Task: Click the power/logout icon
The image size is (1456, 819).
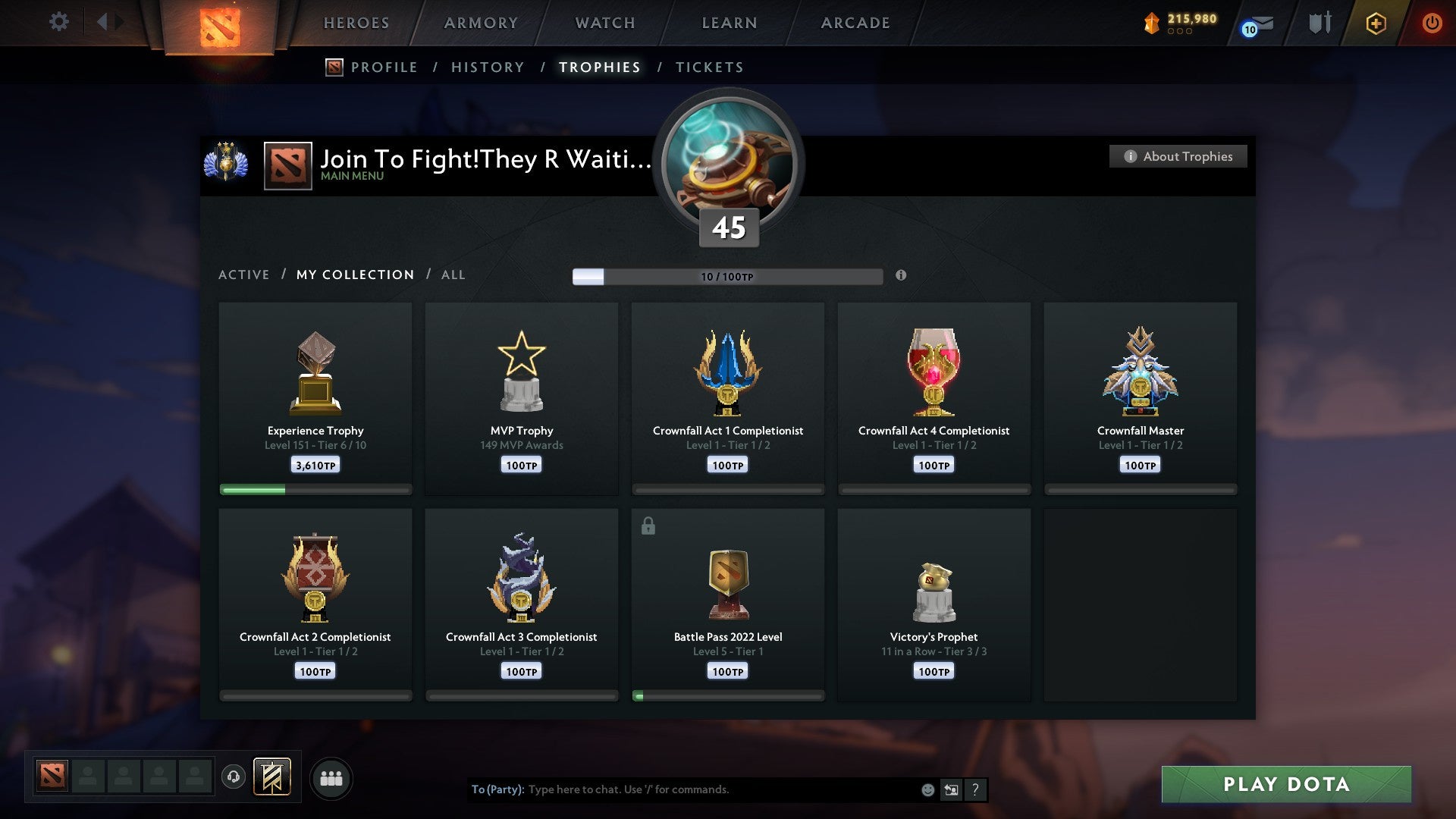Action: pos(1432,23)
